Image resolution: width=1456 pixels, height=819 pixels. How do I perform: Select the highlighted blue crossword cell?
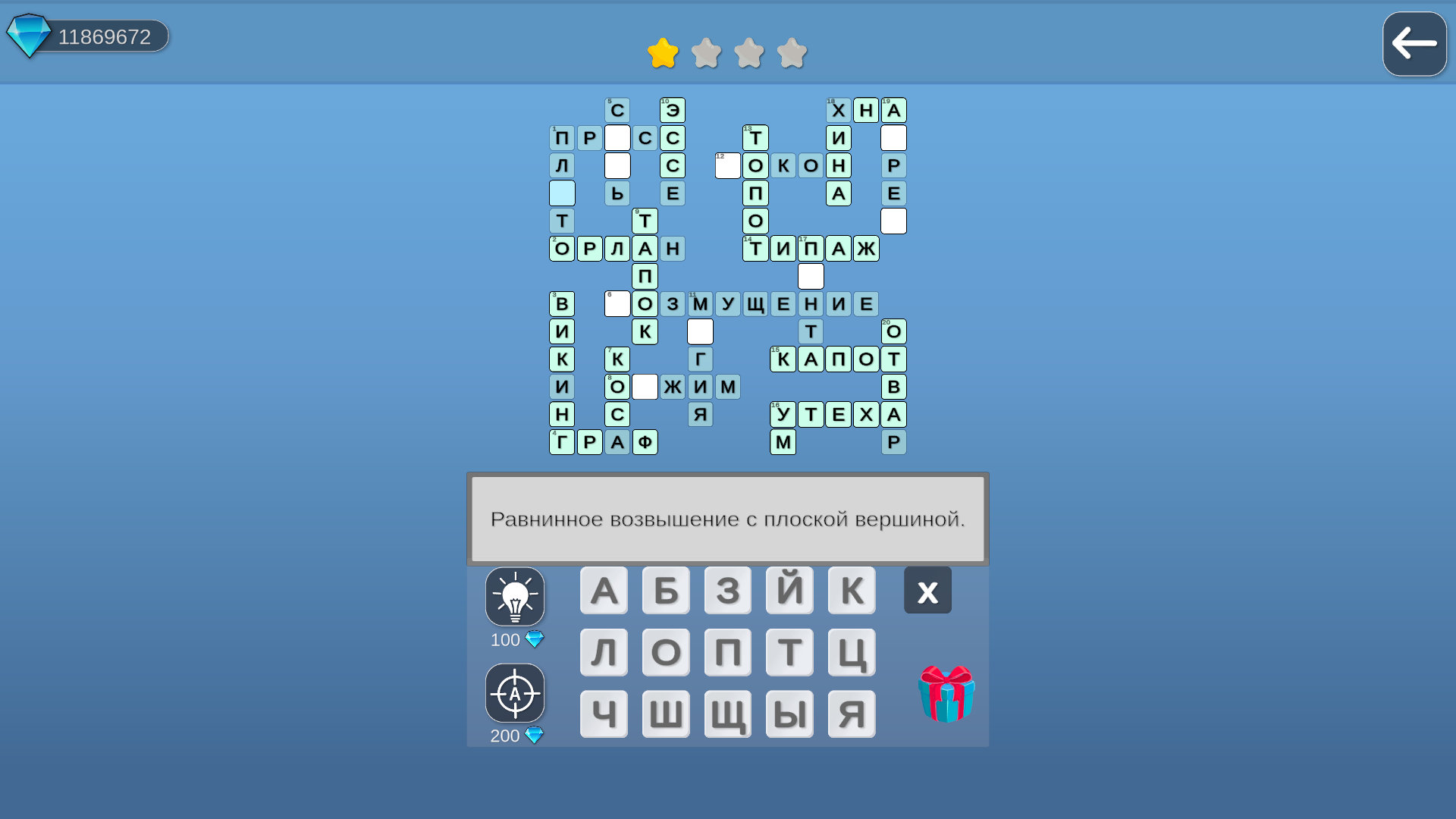tap(562, 193)
